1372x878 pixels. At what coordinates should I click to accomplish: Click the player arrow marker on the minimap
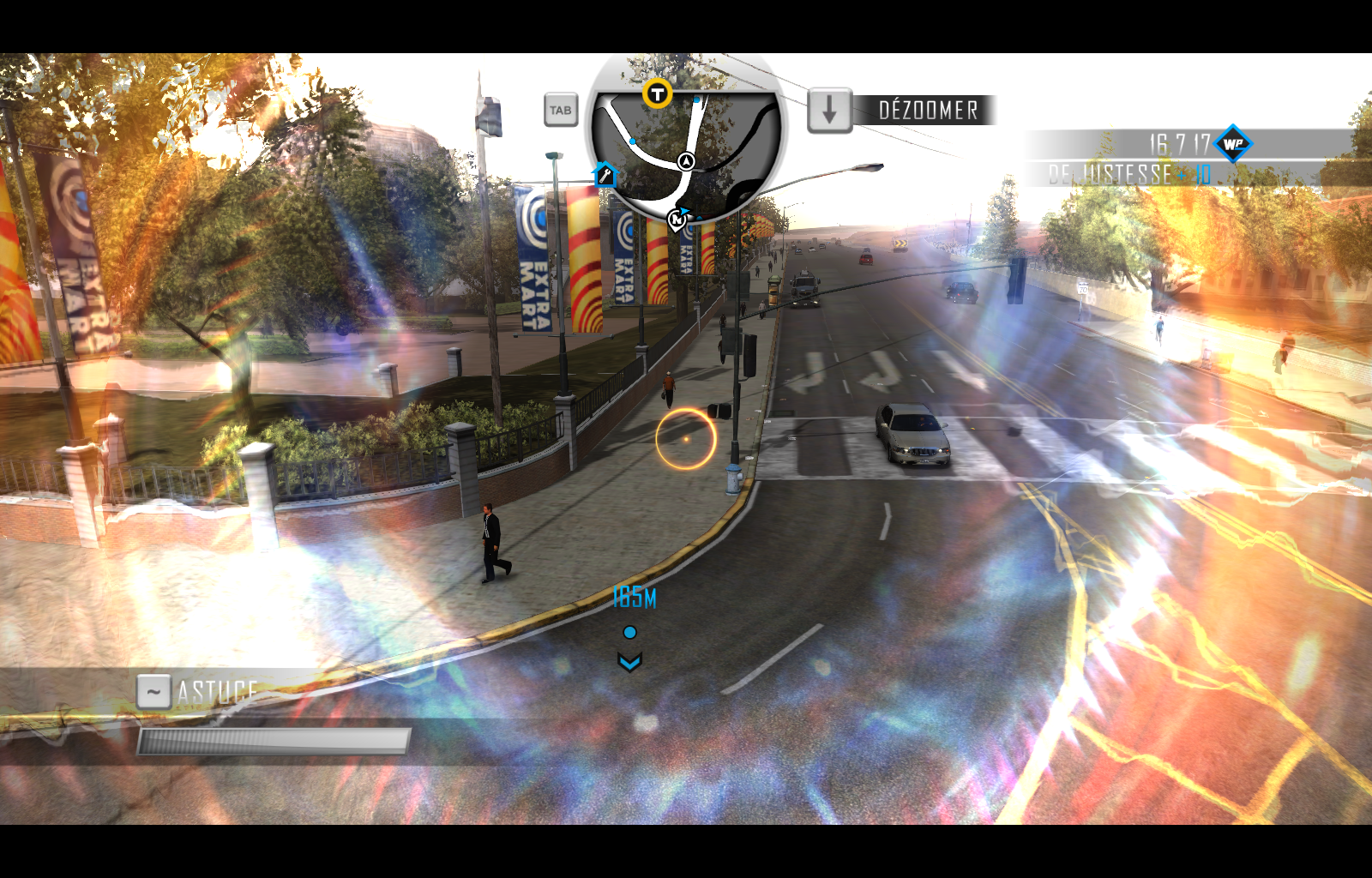click(x=685, y=159)
